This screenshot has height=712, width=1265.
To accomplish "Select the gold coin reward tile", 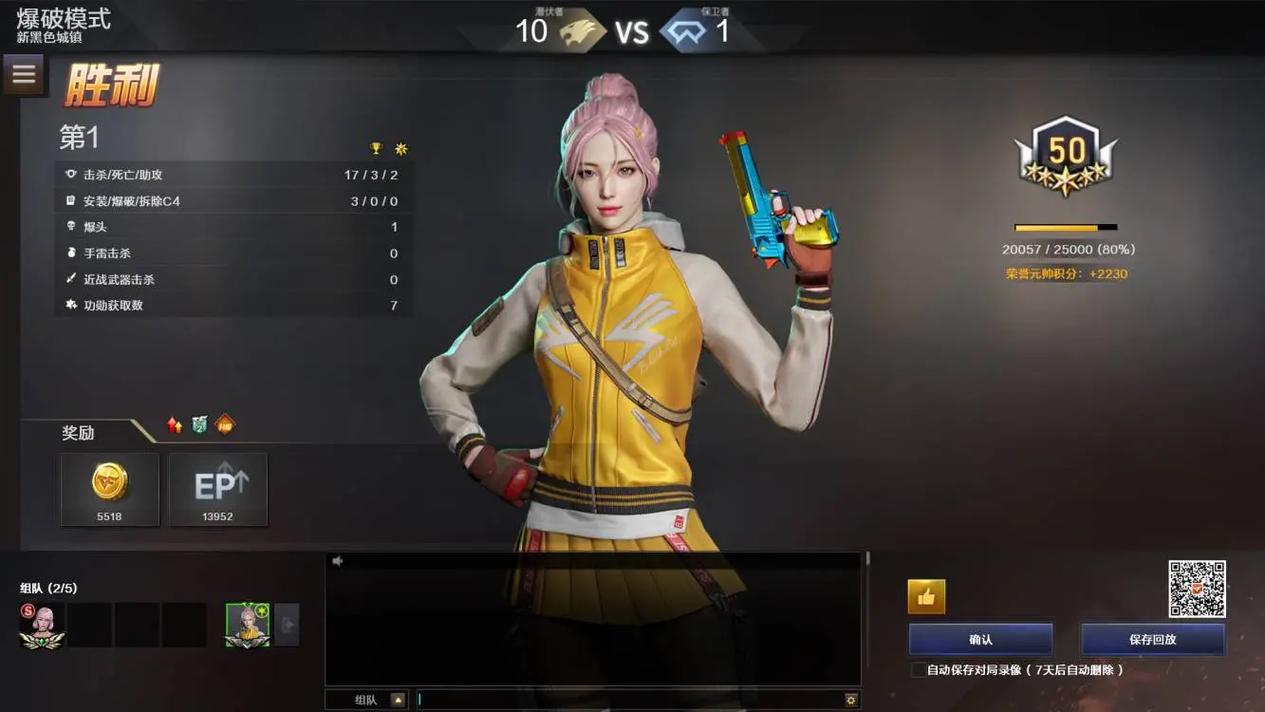I will 110,489.
